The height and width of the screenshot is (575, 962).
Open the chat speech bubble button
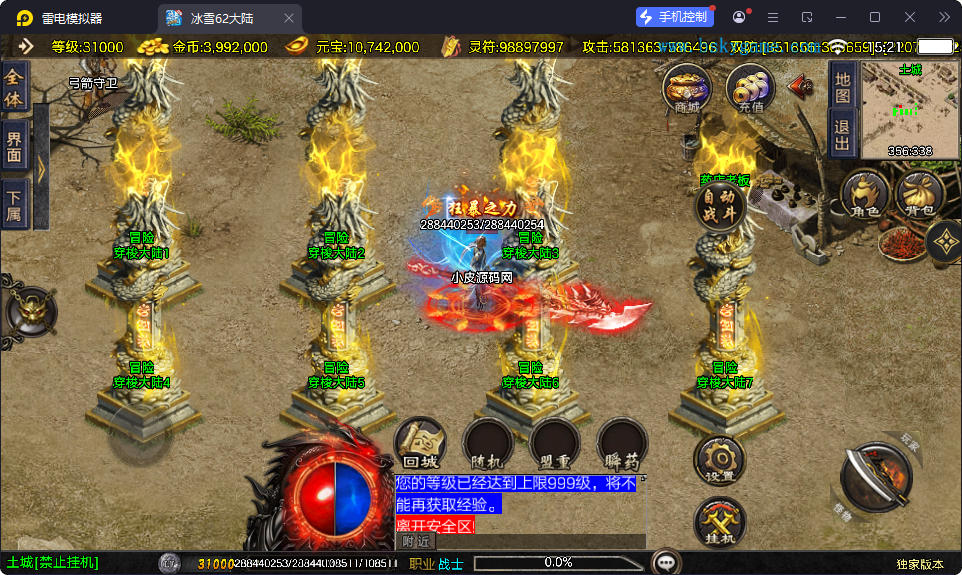click(665, 563)
